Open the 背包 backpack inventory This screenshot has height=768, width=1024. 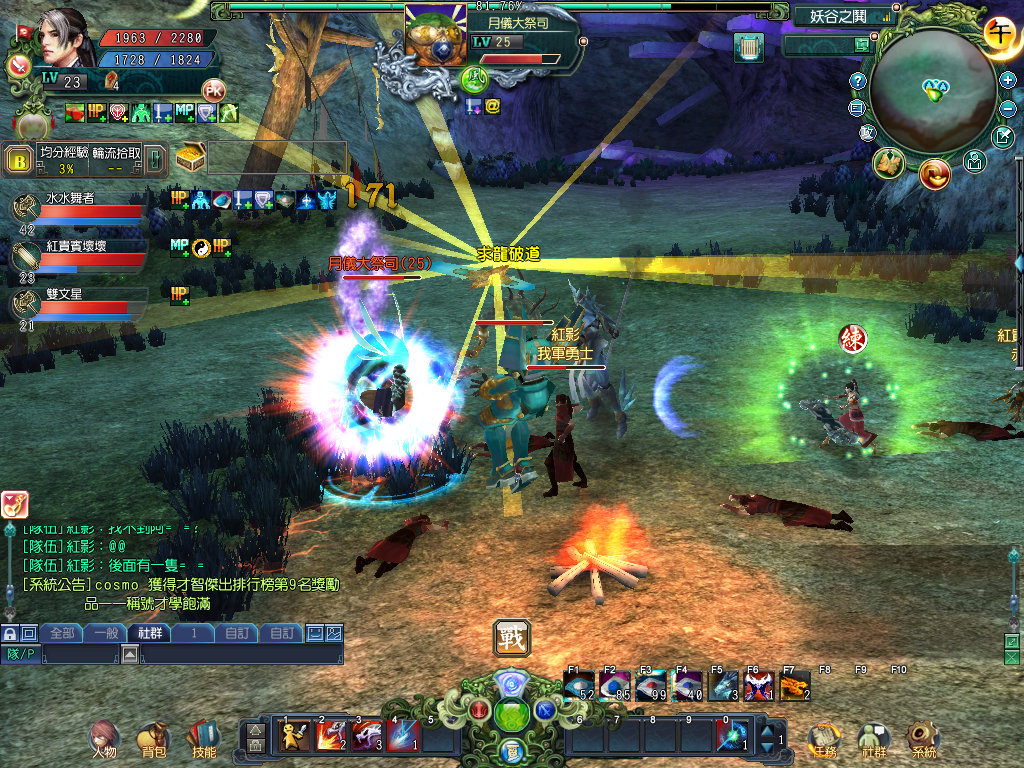pyautogui.click(x=153, y=739)
